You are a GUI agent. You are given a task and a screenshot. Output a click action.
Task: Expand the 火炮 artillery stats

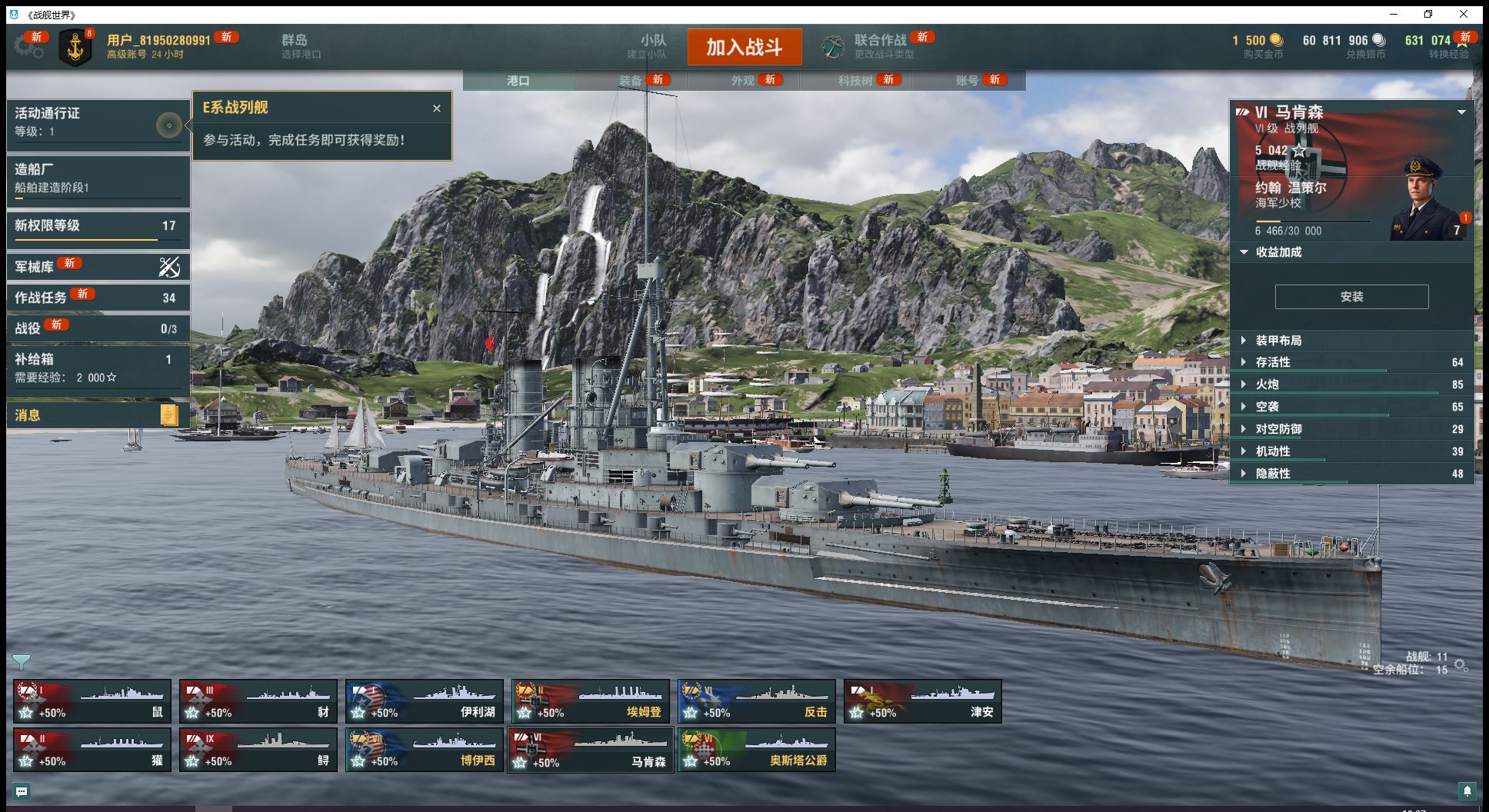tap(1267, 384)
